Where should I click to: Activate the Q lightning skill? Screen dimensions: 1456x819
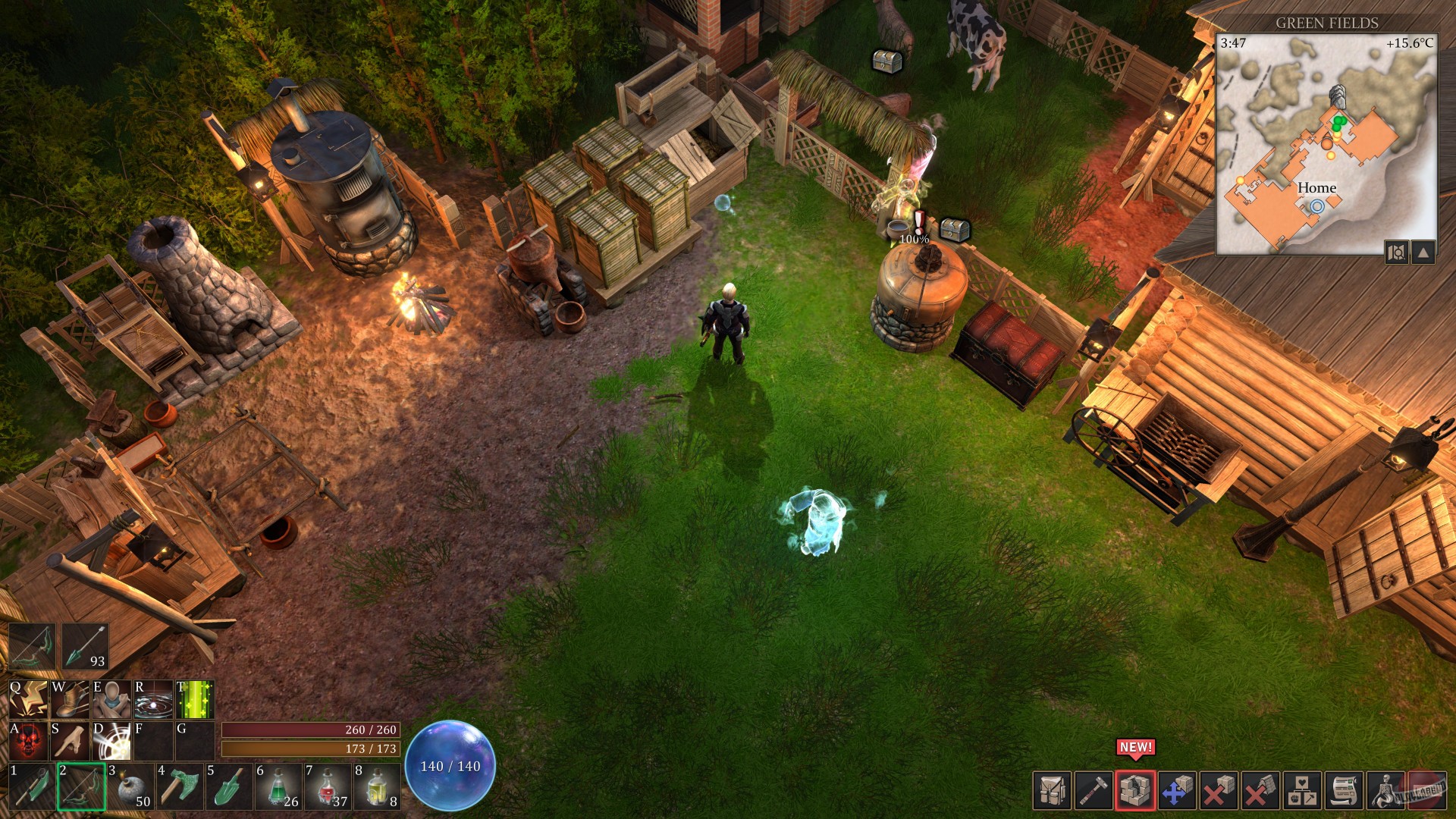click(x=28, y=699)
